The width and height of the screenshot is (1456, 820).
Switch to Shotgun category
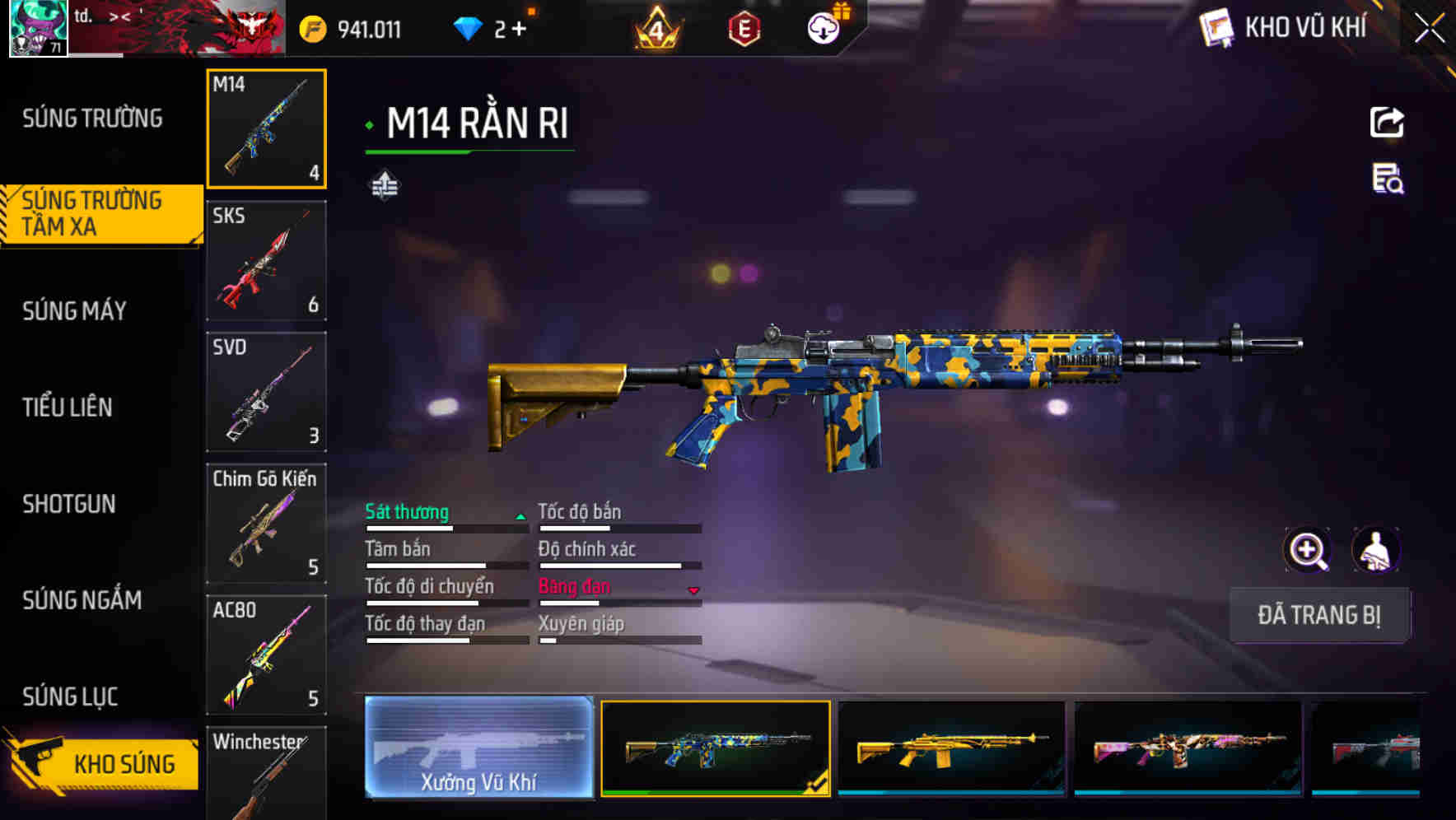coord(69,504)
